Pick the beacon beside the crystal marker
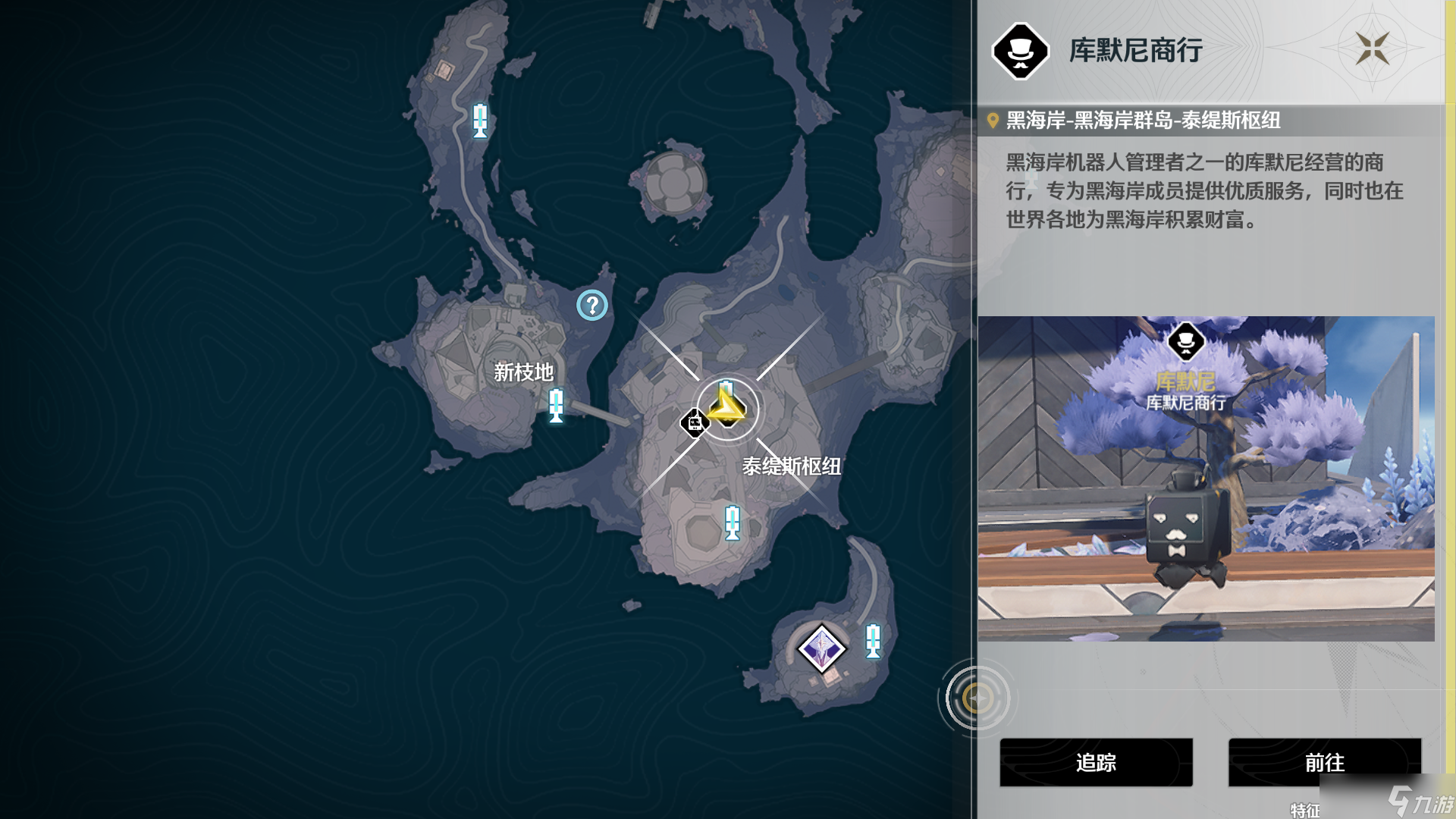 point(874,641)
